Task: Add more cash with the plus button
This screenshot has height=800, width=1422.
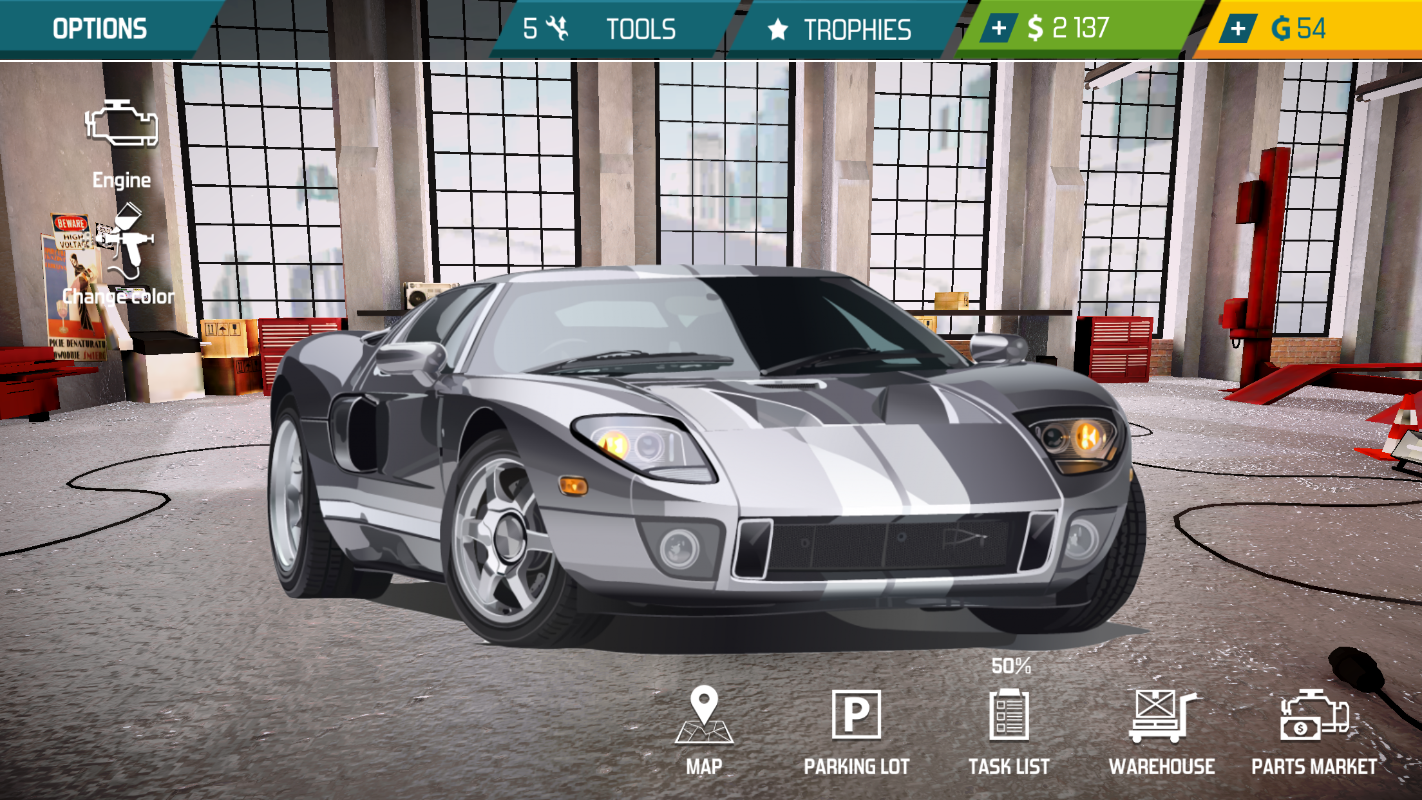Action: 998,29
